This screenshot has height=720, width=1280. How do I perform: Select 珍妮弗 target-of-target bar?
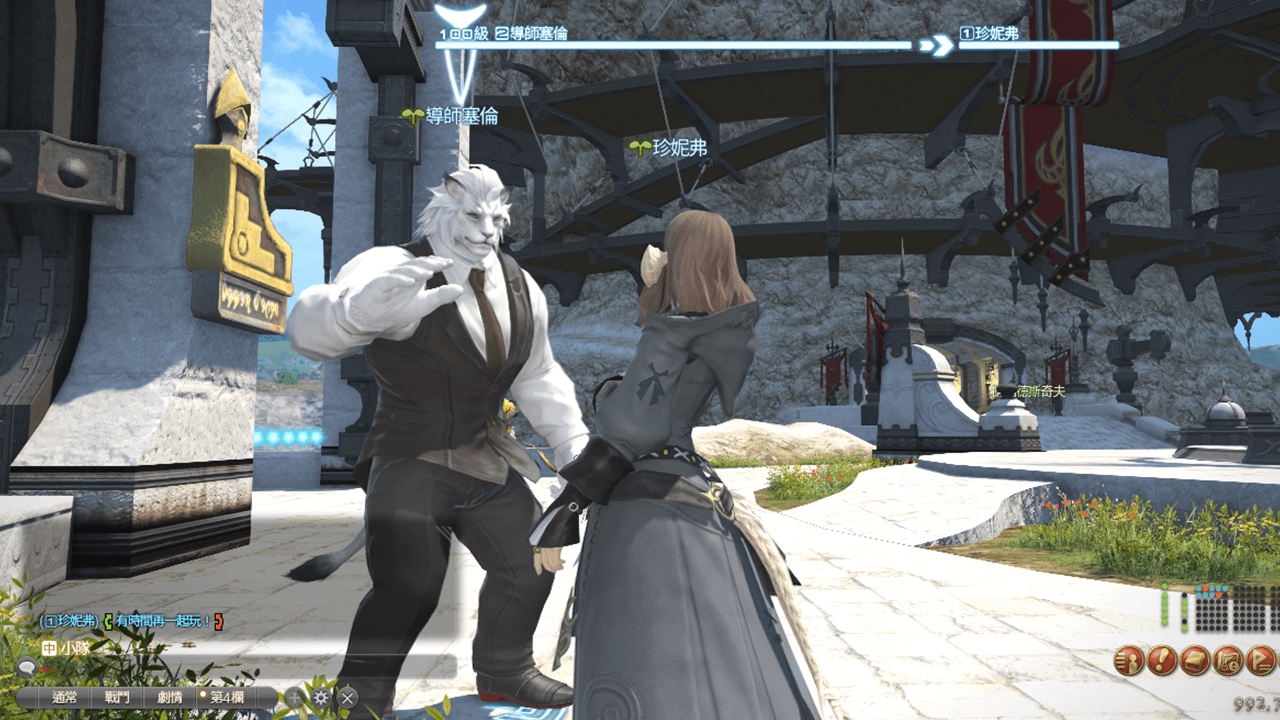click(1038, 44)
